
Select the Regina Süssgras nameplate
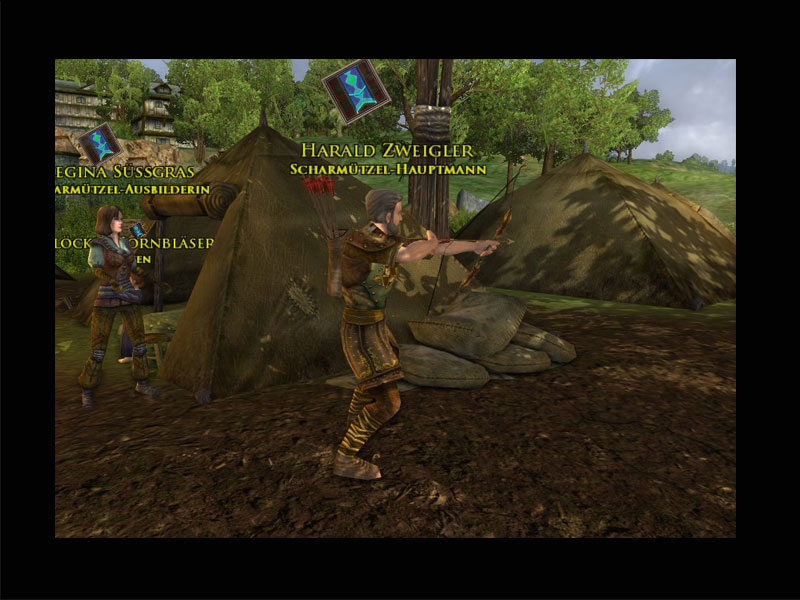click(126, 171)
